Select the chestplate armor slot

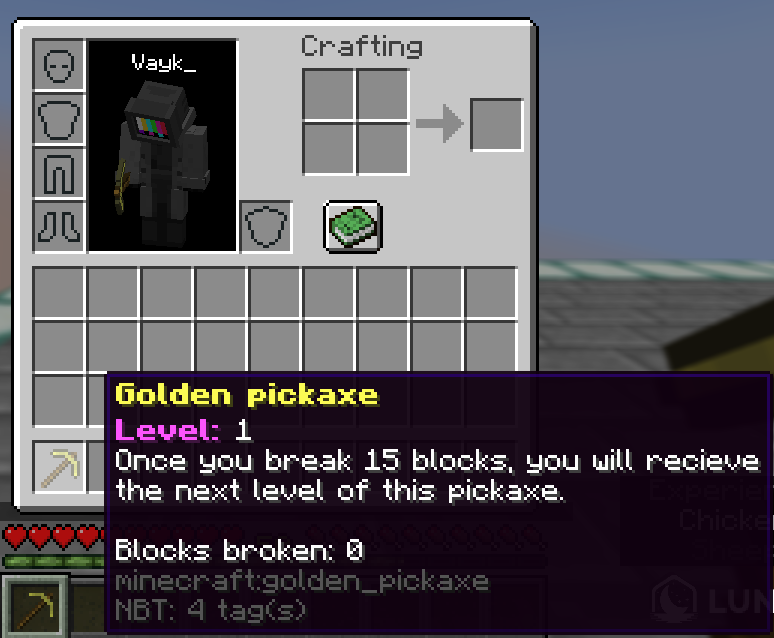[x=59, y=119]
